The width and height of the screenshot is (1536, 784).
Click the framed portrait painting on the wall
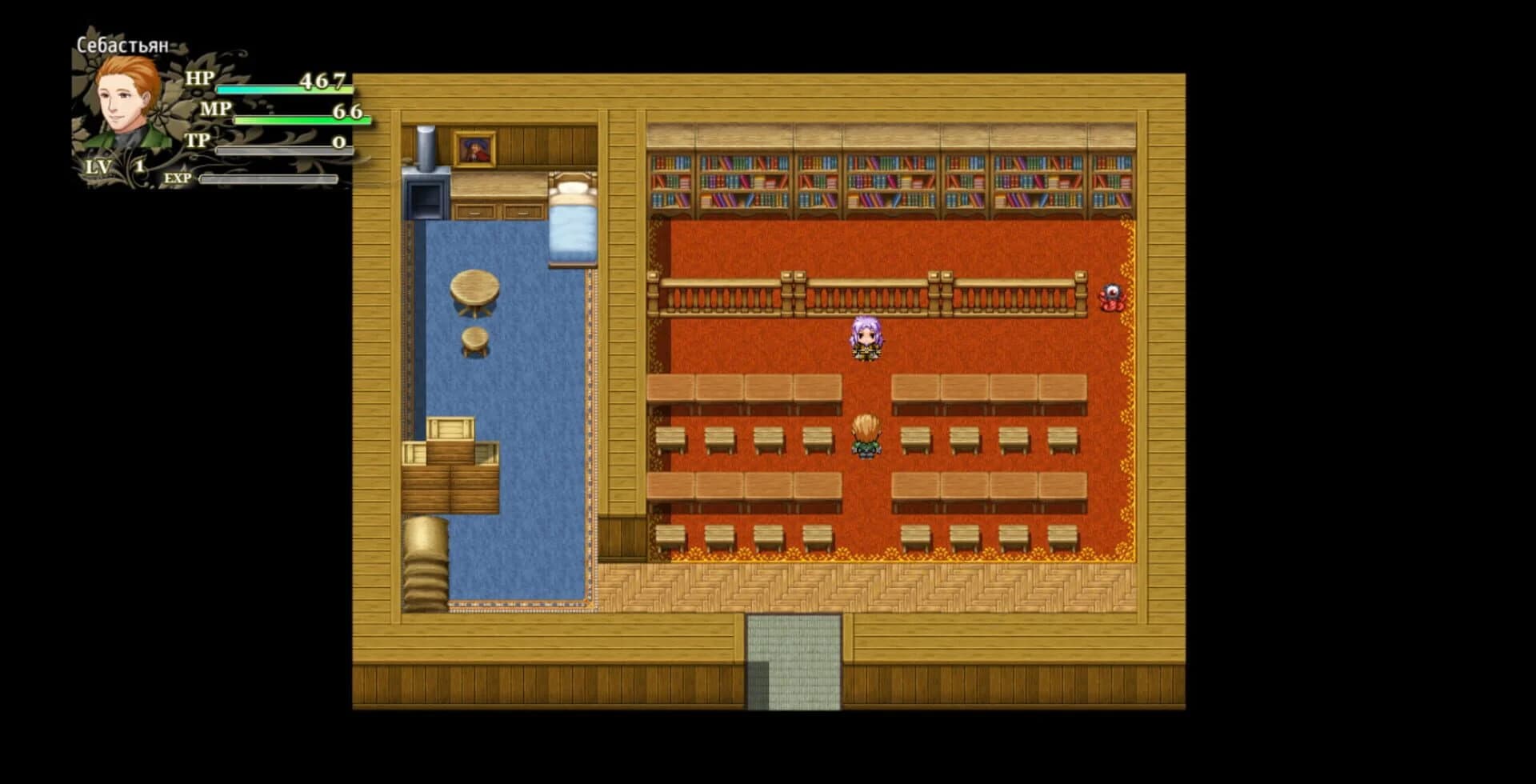click(474, 149)
